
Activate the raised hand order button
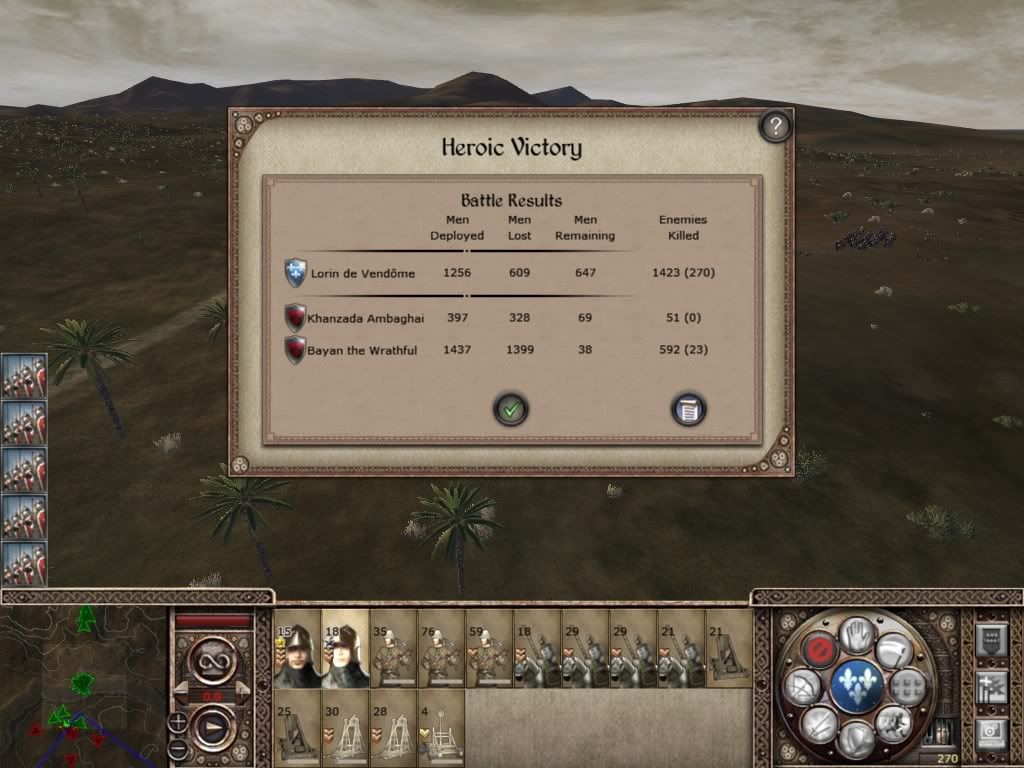pyautogui.click(x=857, y=634)
